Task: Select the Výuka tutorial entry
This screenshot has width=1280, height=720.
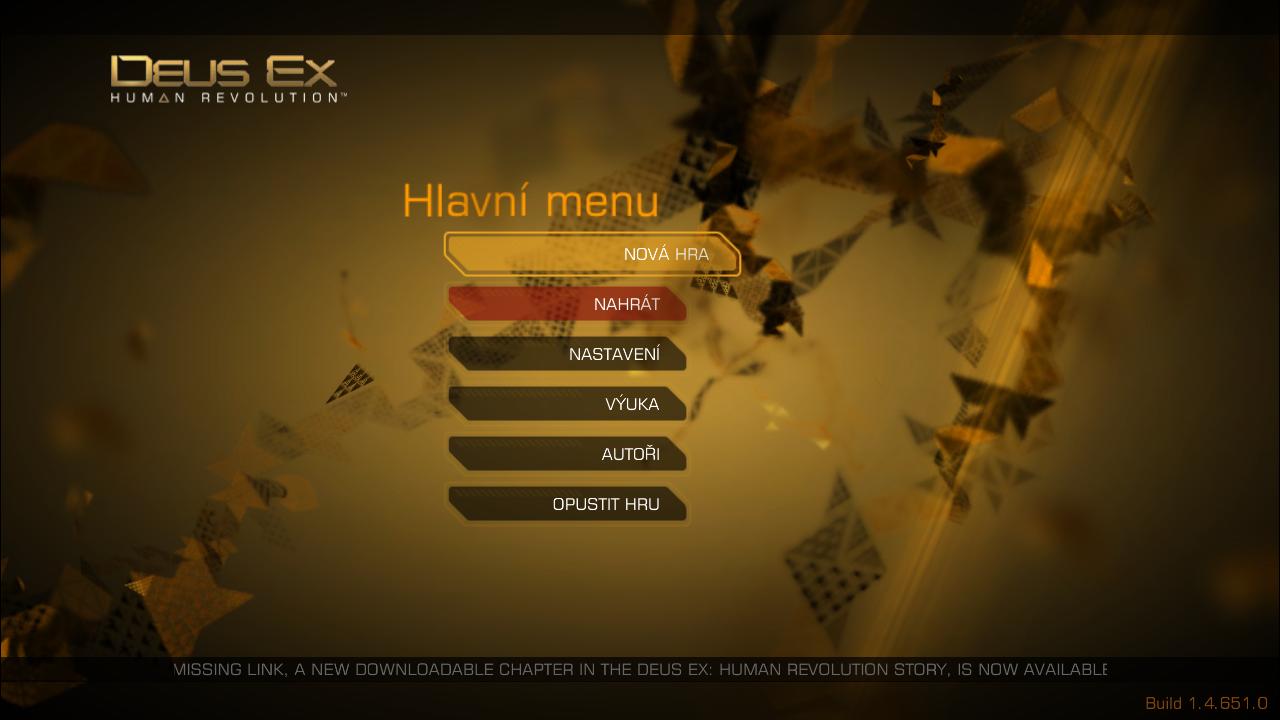Action: click(567, 404)
